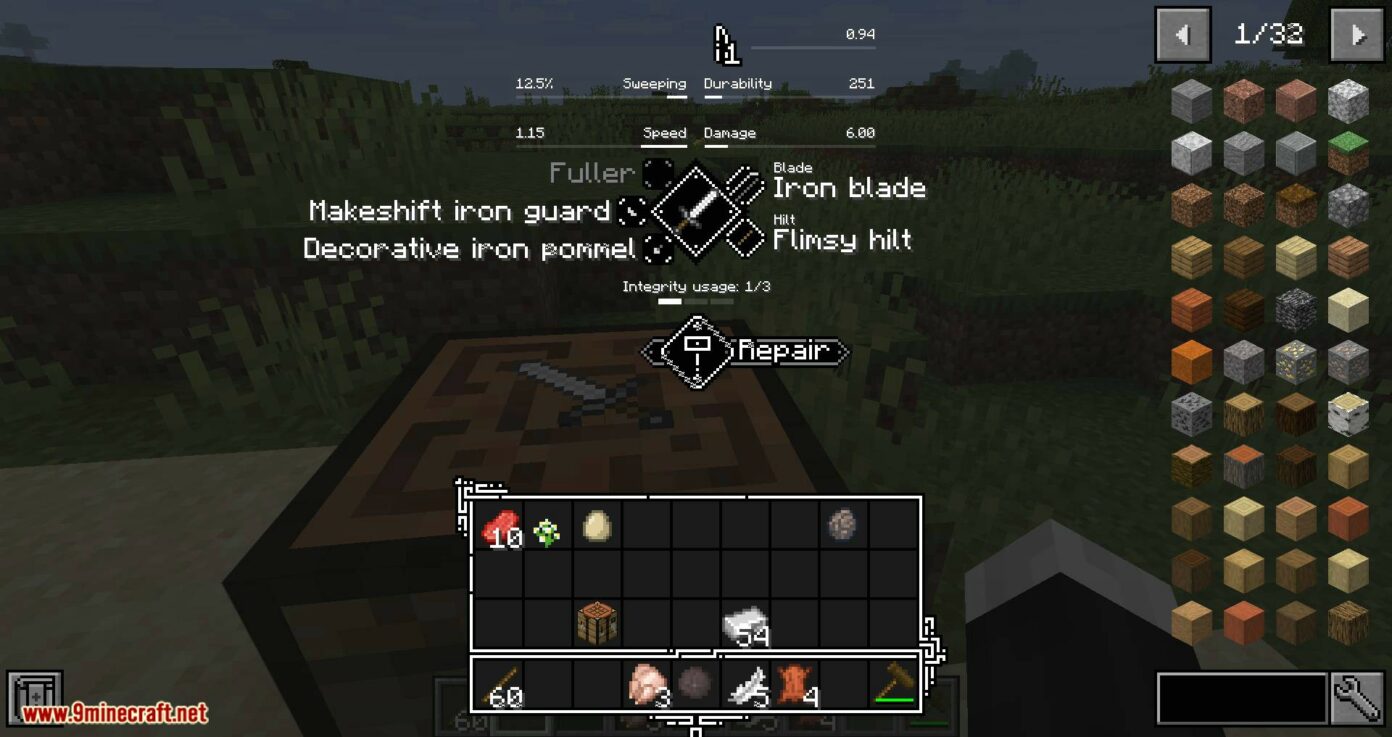Go to the previous item list page

coord(1182,35)
